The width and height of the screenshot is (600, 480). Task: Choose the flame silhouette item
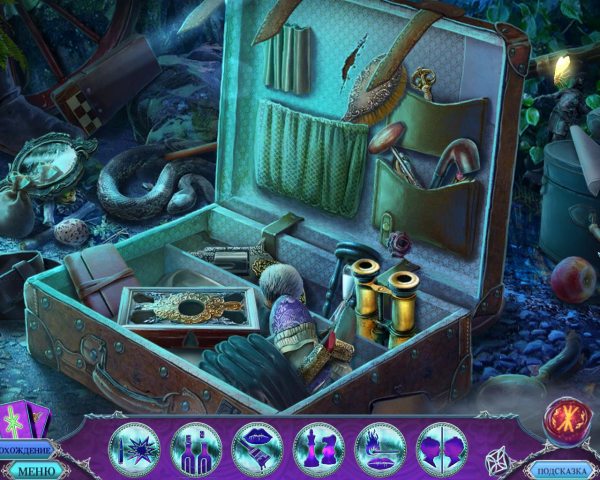click(x=380, y=447)
